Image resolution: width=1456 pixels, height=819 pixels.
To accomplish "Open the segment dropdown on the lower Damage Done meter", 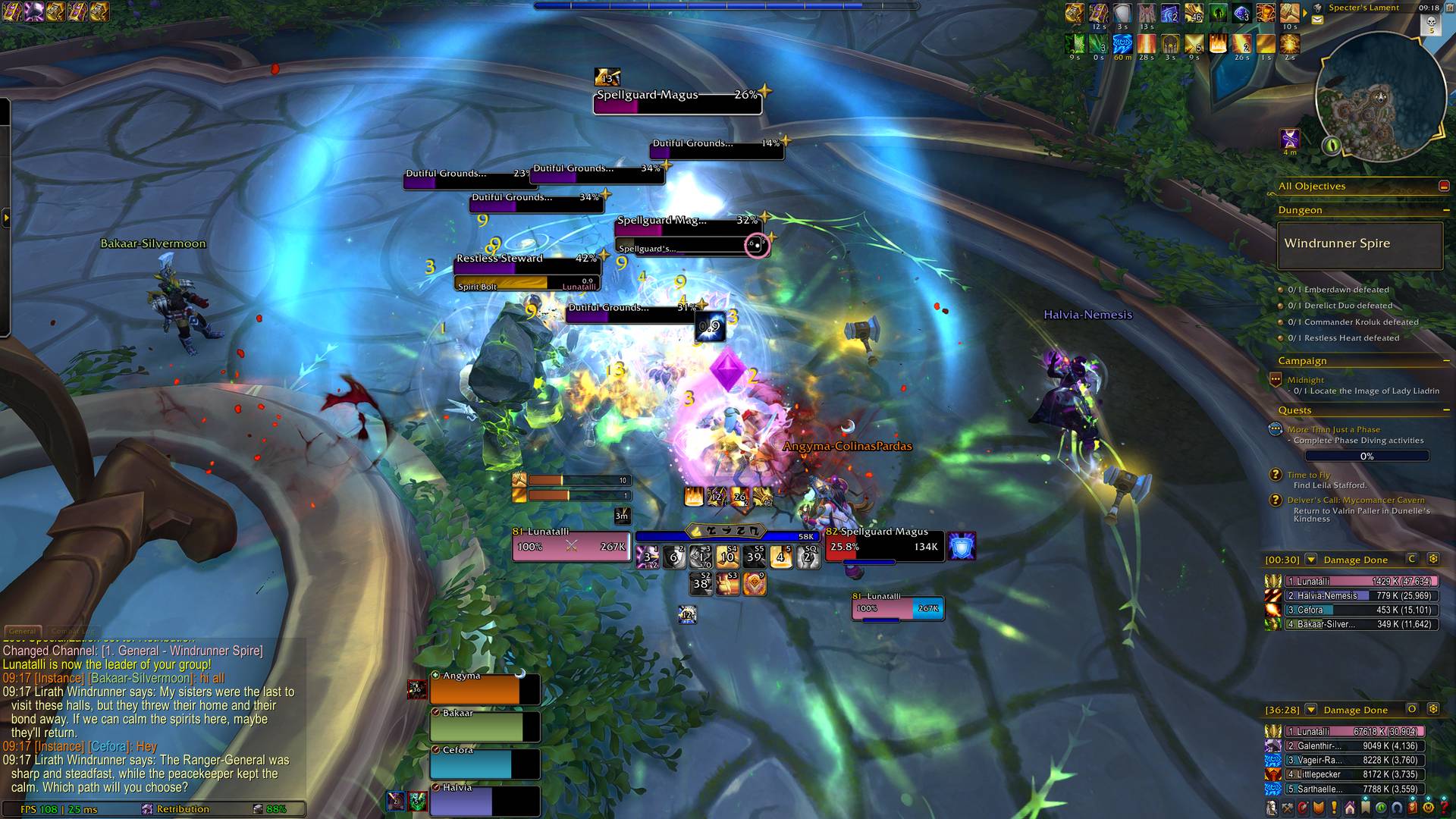I will (1310, 711).
